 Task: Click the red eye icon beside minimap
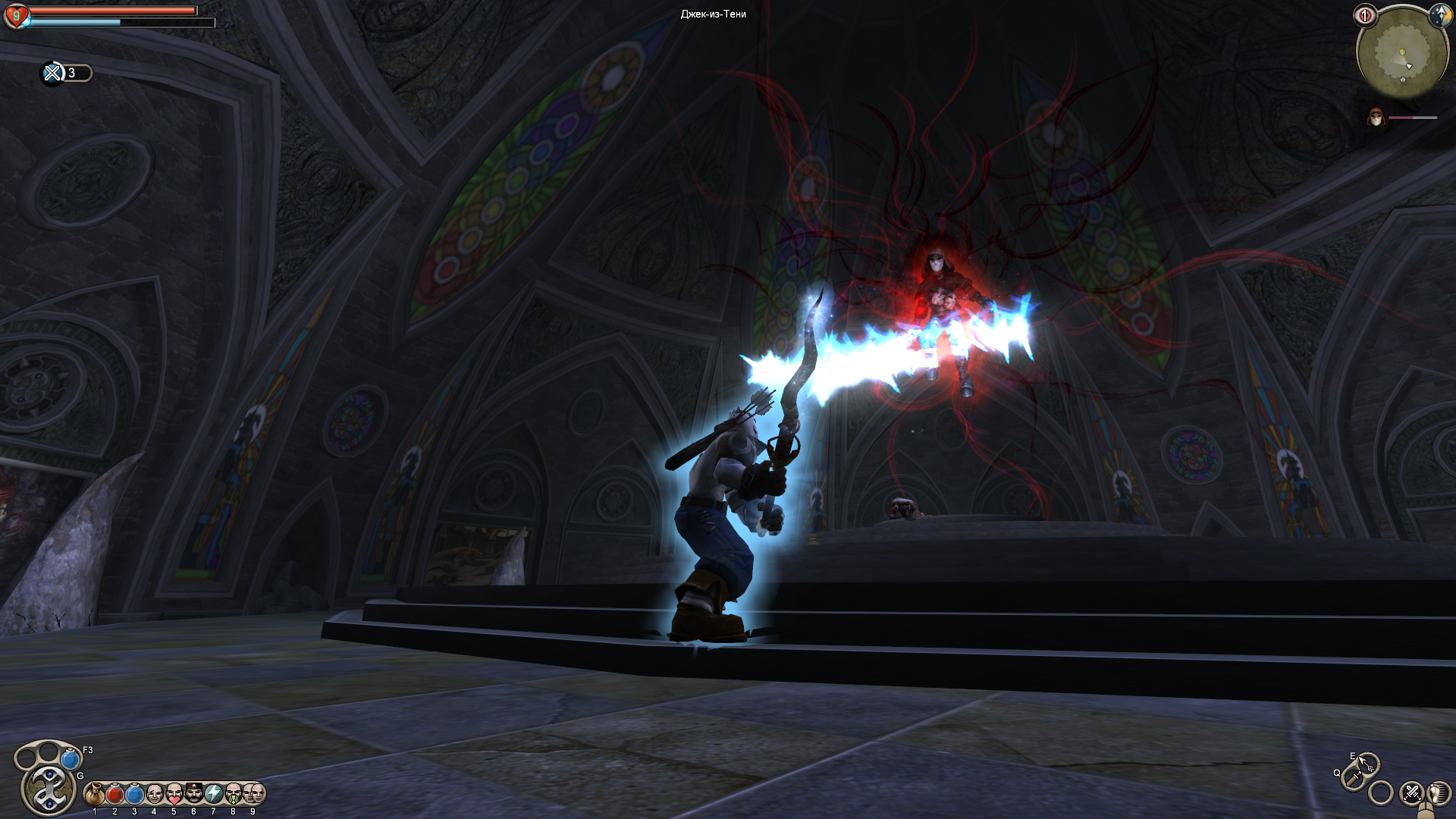click(1364, 15)
